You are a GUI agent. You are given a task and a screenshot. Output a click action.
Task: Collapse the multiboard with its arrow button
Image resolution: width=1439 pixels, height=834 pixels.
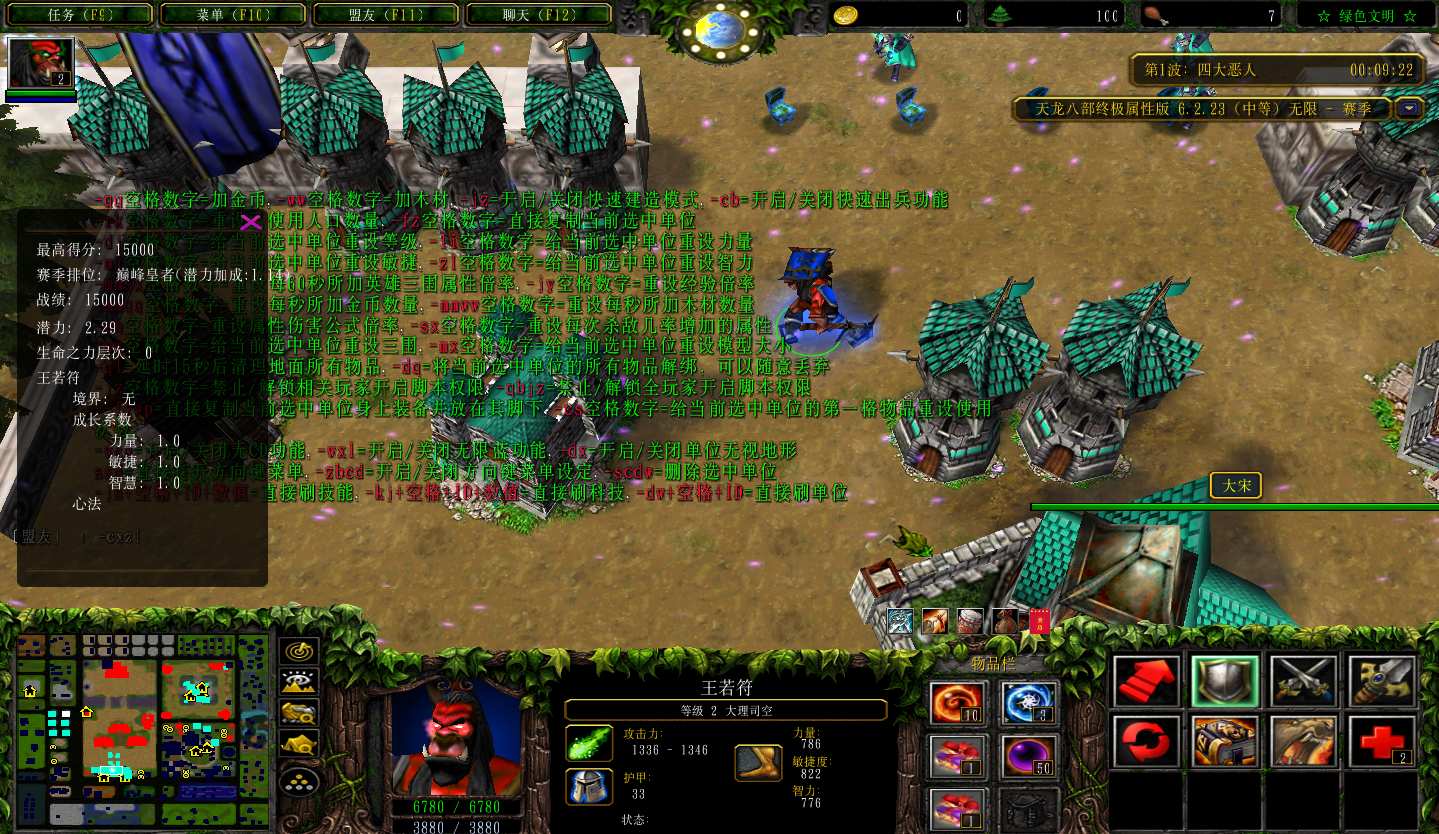1410,108
